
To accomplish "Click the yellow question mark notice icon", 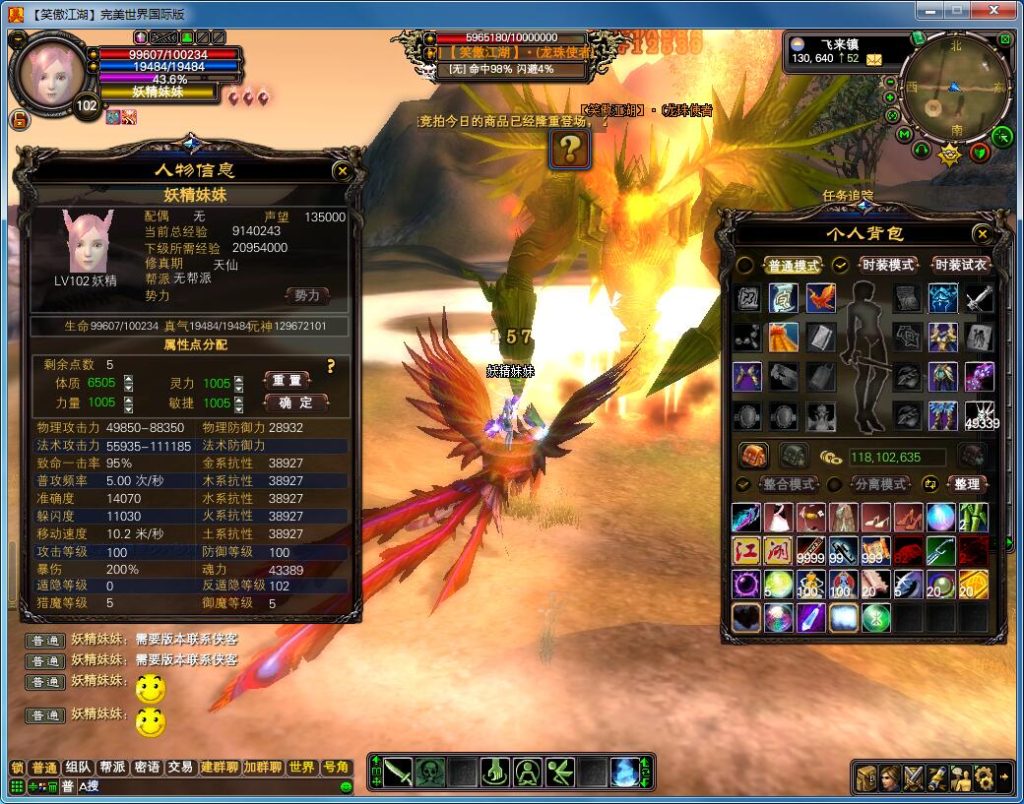I will (x=569, y=150).
